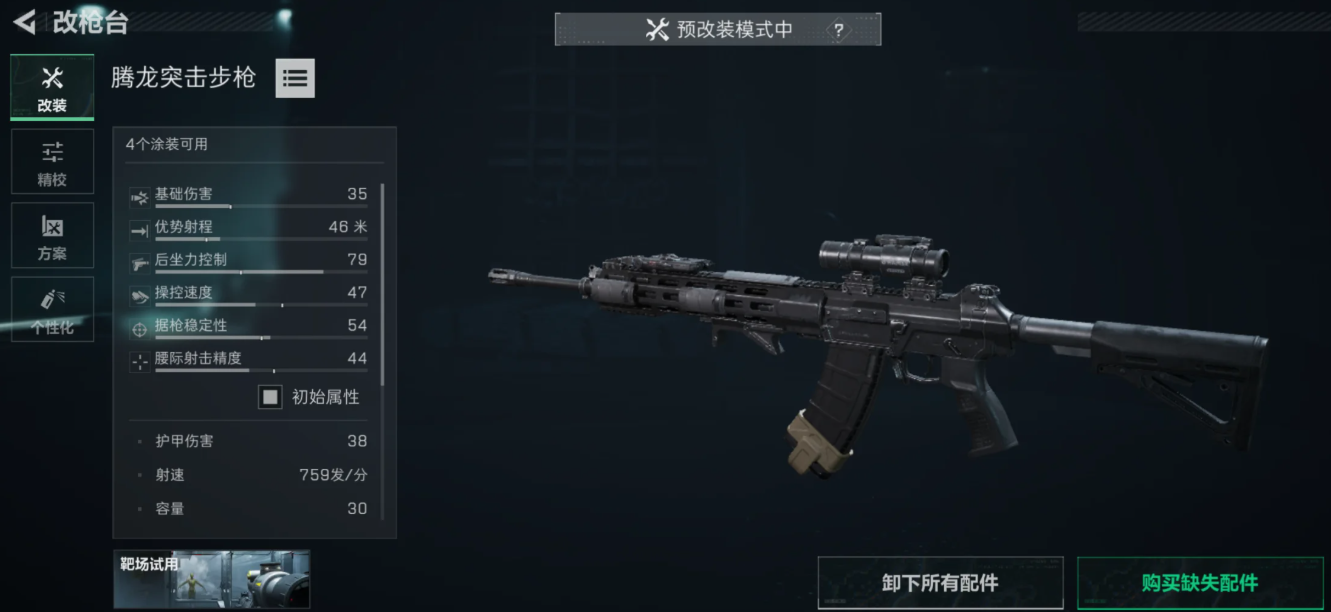Toggle the 初始属性 checkbox

pyautogui.click(x=270, y=397)
